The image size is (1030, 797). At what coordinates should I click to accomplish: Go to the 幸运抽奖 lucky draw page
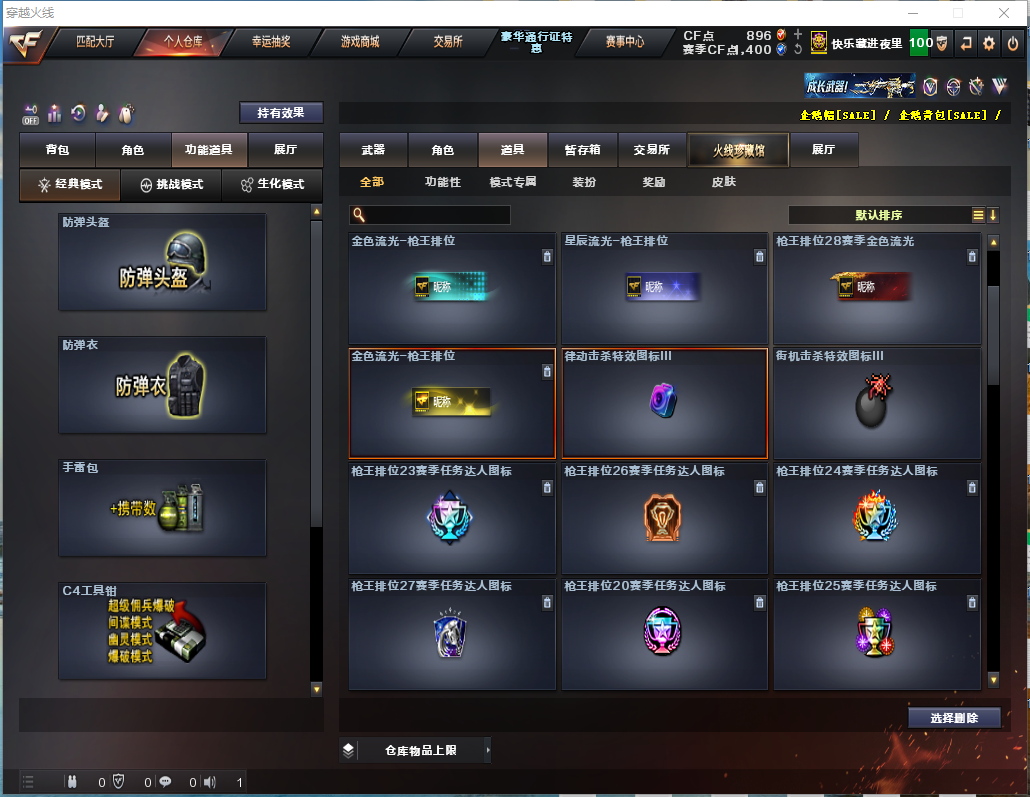(270, 42)
